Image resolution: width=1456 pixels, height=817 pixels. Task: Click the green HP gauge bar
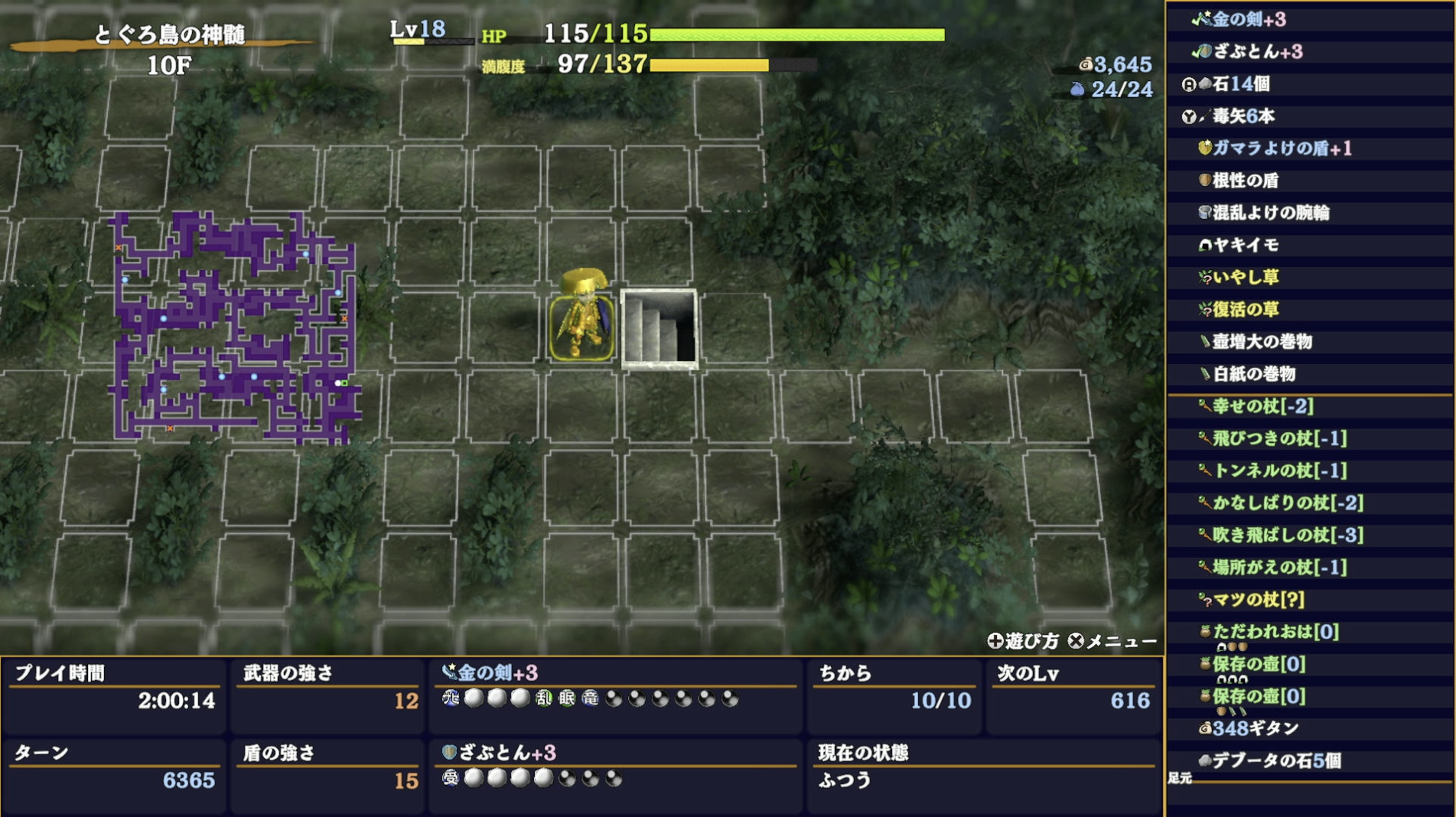point(796,35)
